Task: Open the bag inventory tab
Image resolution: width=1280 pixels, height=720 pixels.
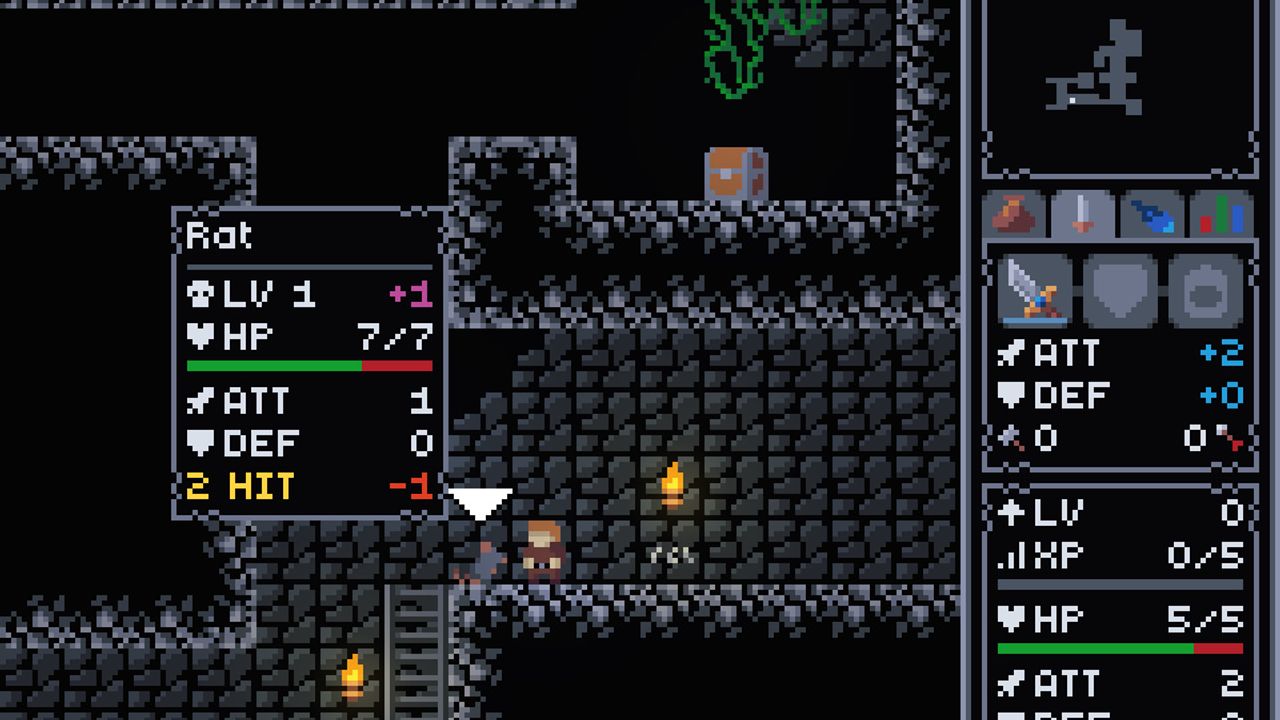Action: pos(1015,214)
